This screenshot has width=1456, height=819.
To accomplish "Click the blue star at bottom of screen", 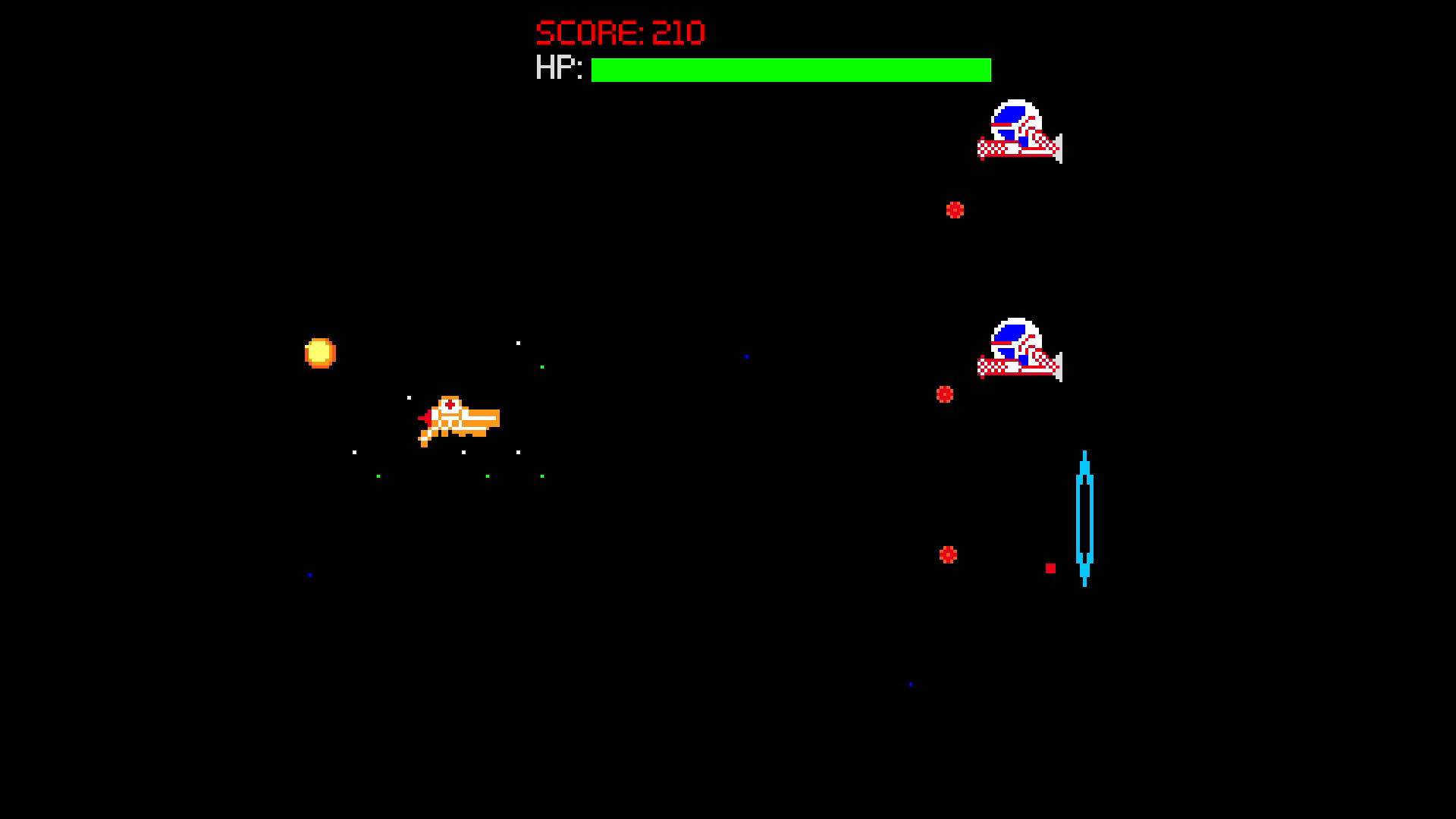I will pos(908,683).
